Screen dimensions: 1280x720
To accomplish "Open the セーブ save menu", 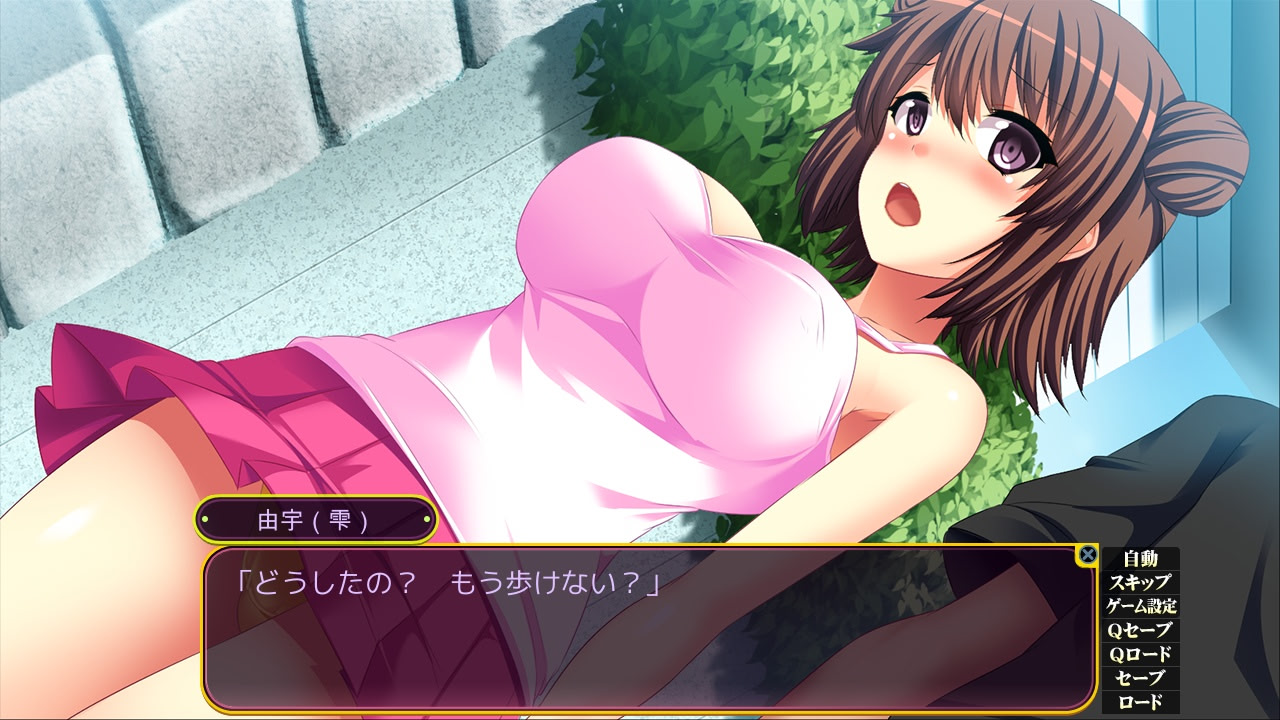I will coord(1140,679).
